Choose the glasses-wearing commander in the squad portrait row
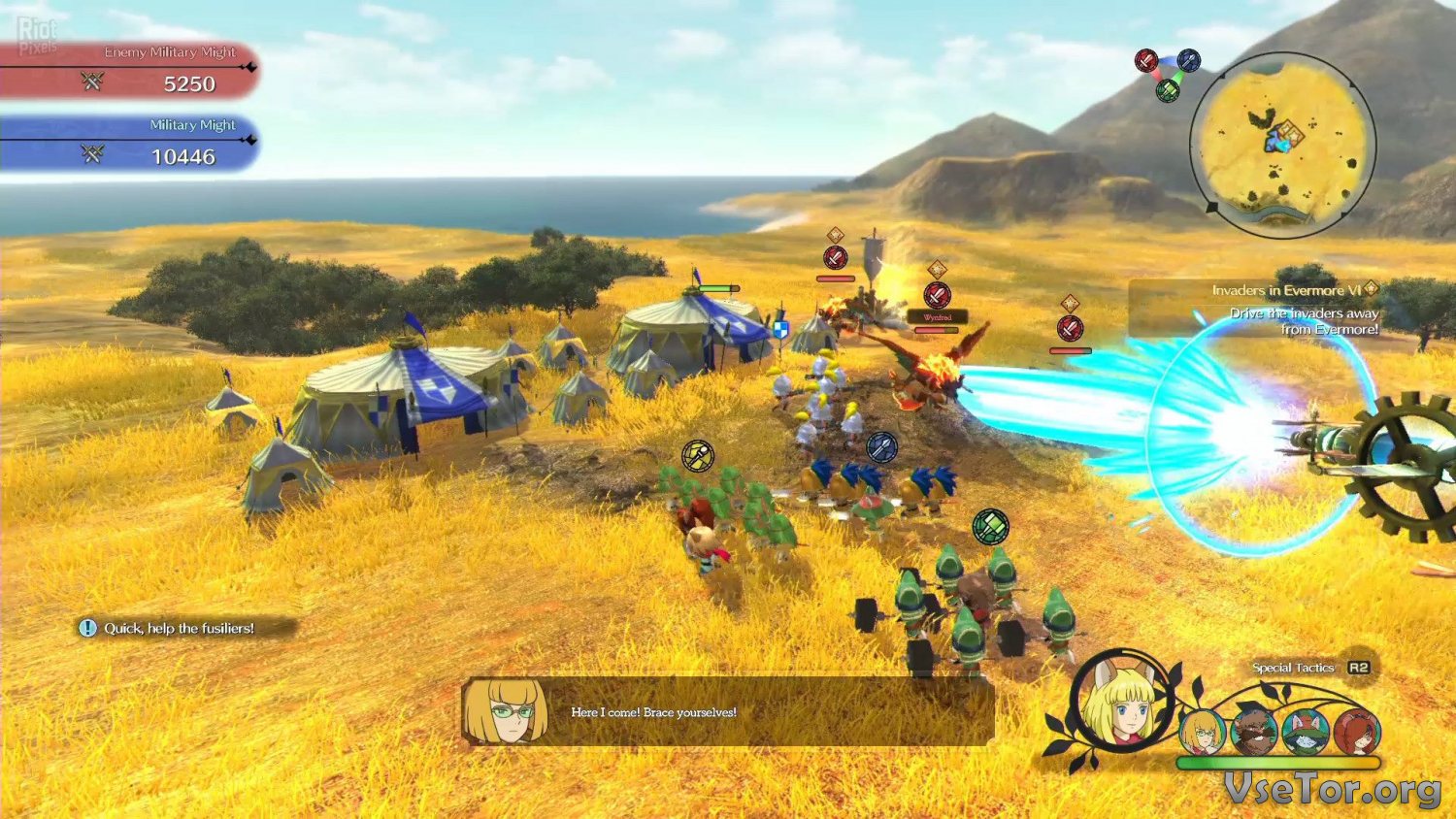Screen dimensions: 1456x819 point(1202,733)
